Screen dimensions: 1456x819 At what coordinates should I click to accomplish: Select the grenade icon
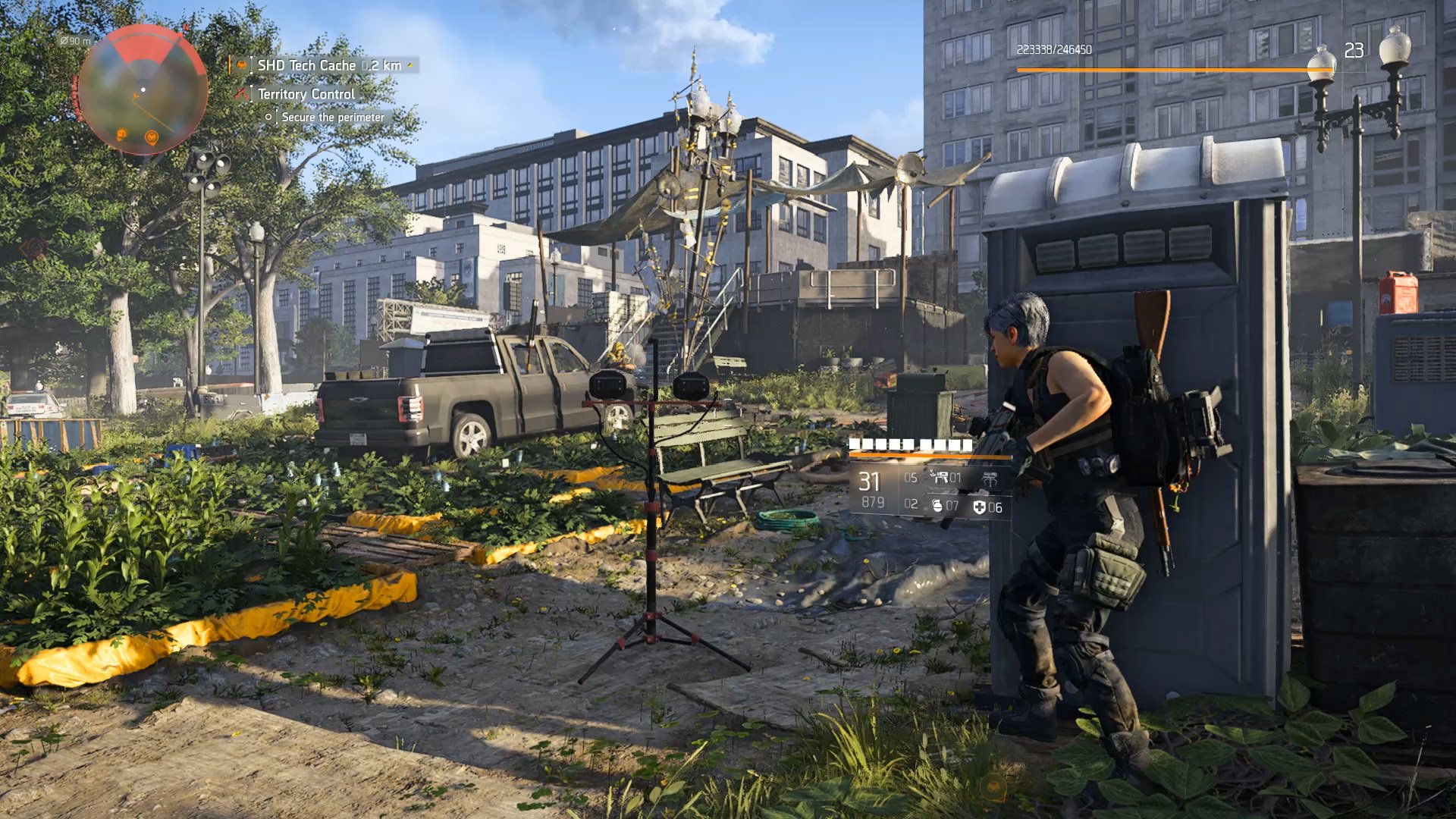pyautogui.click(x=937, y=506)
